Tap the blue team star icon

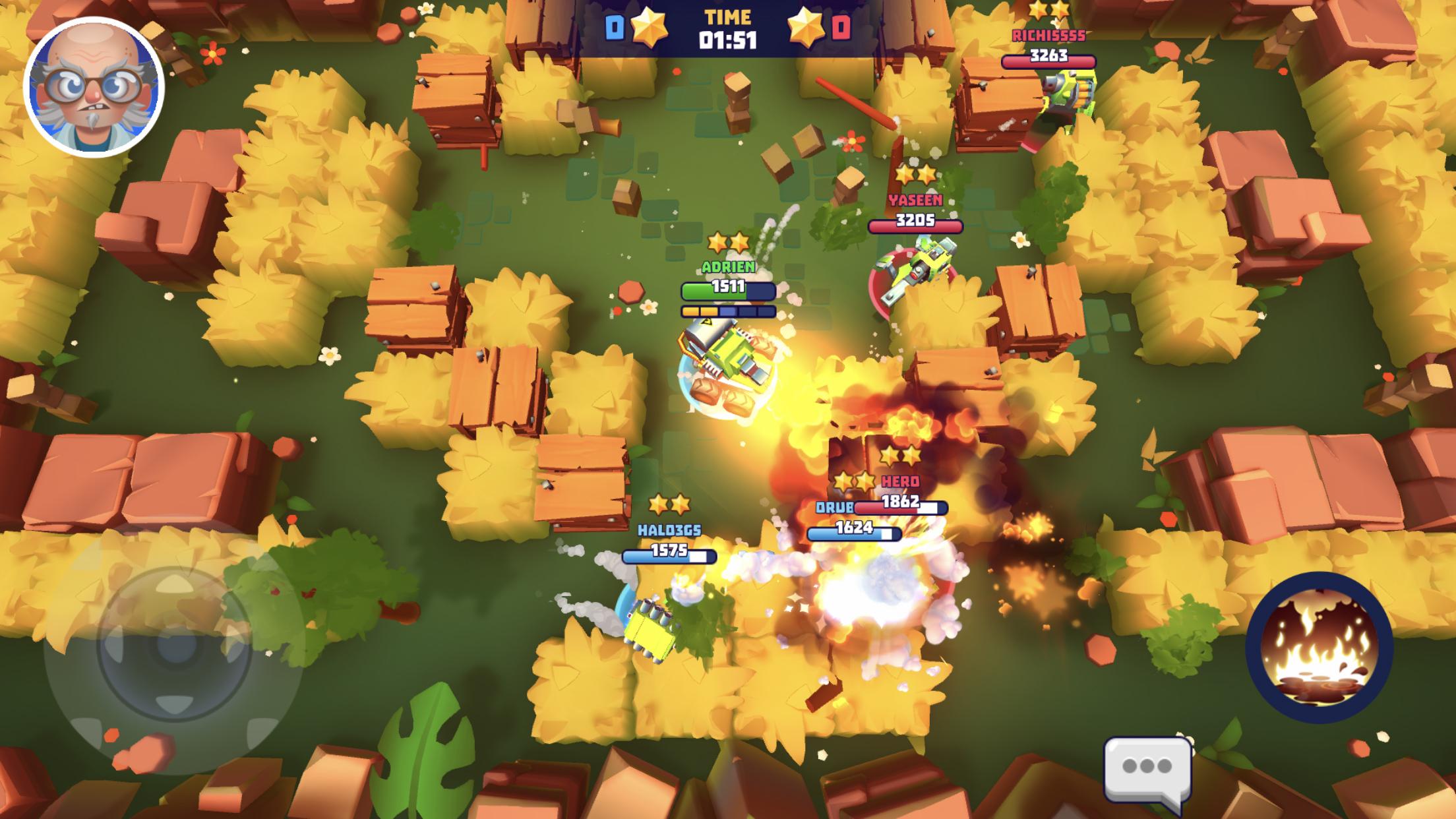tap(648, 26)
